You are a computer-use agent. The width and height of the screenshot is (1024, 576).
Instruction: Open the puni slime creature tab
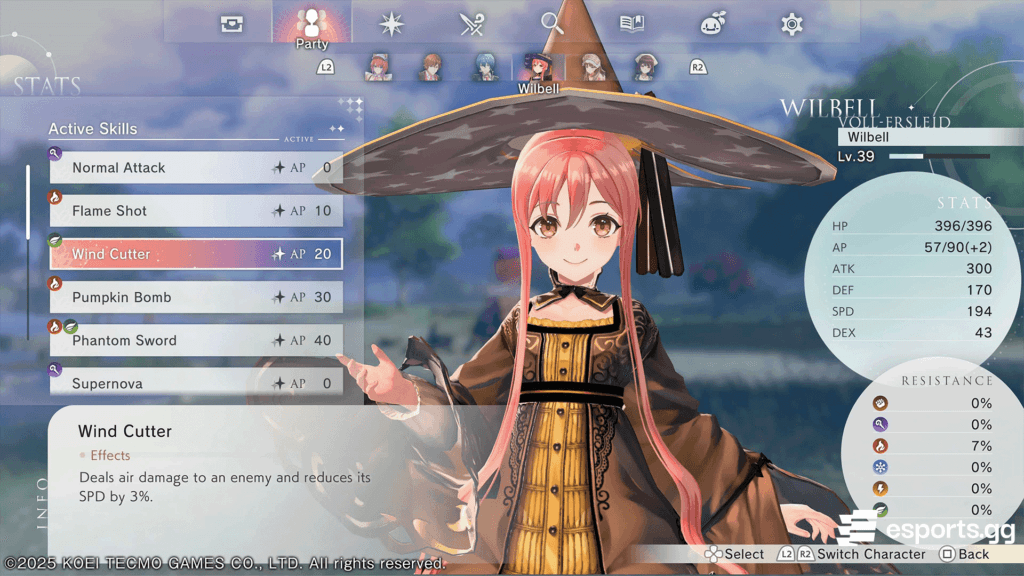(x=712, y=24)
